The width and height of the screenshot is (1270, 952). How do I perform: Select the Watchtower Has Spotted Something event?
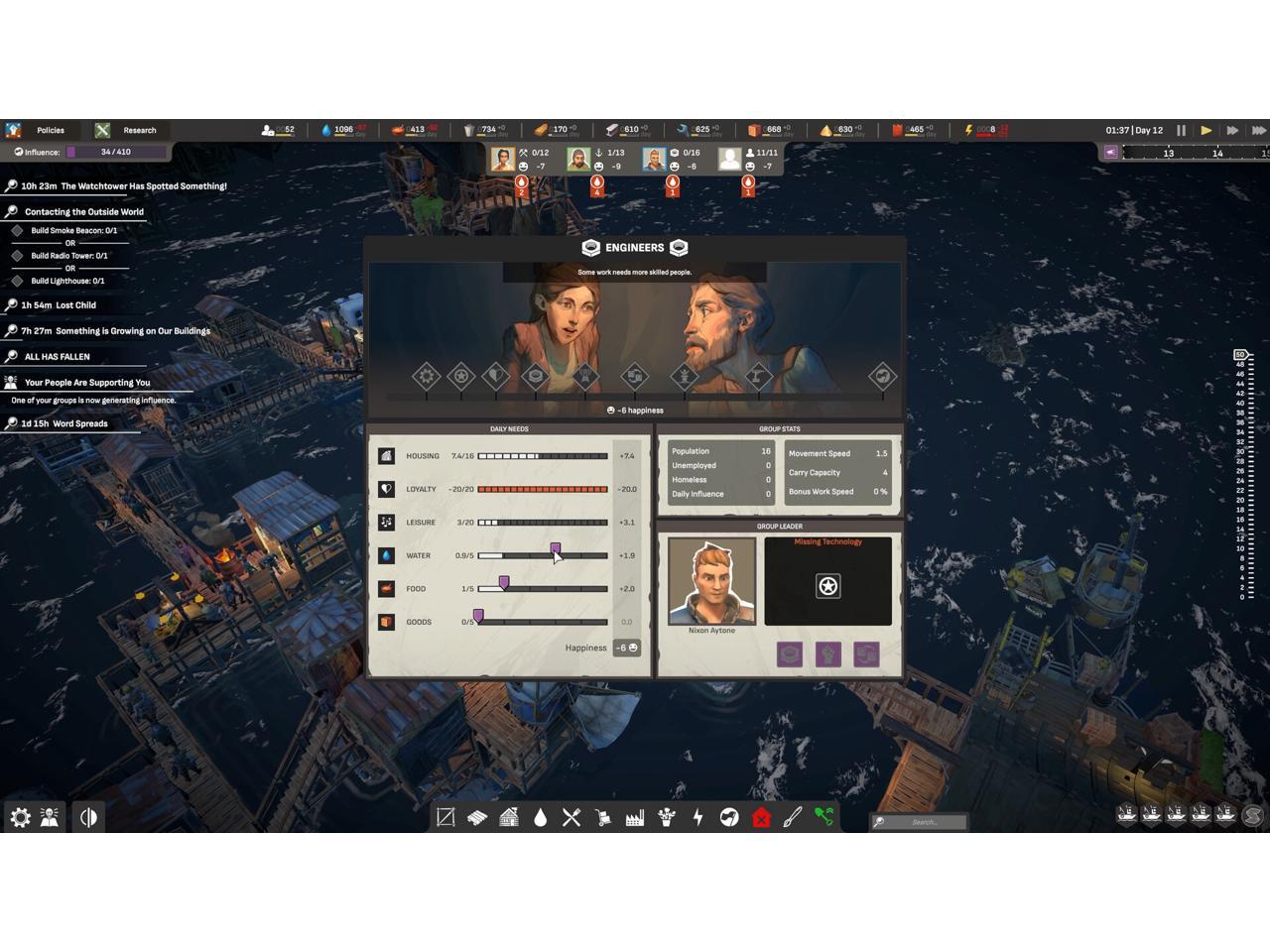[123, 186]
